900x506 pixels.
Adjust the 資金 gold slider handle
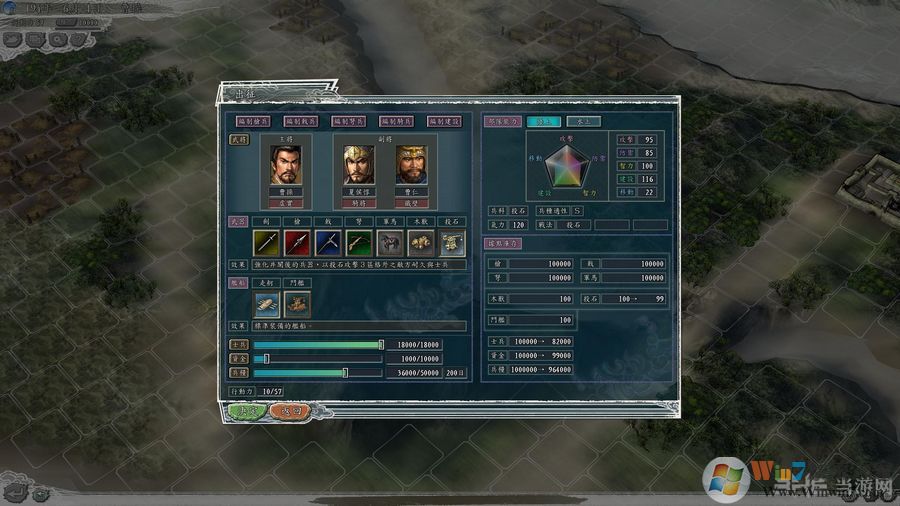266,358
